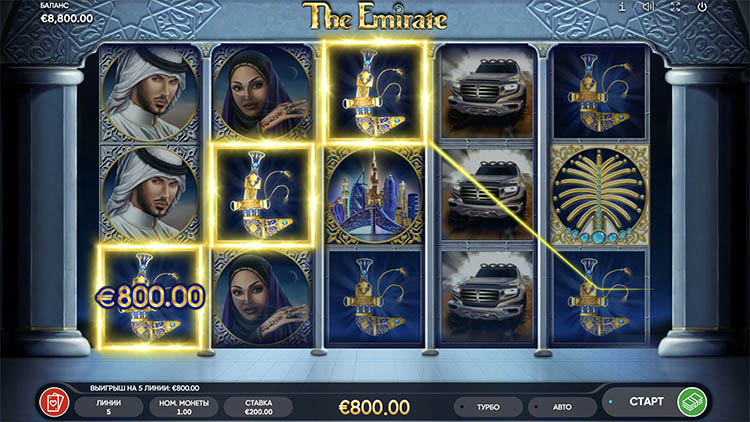Screen dimensions: 750x422
Task: Open the info paytable icon
Action: (622, 7)
